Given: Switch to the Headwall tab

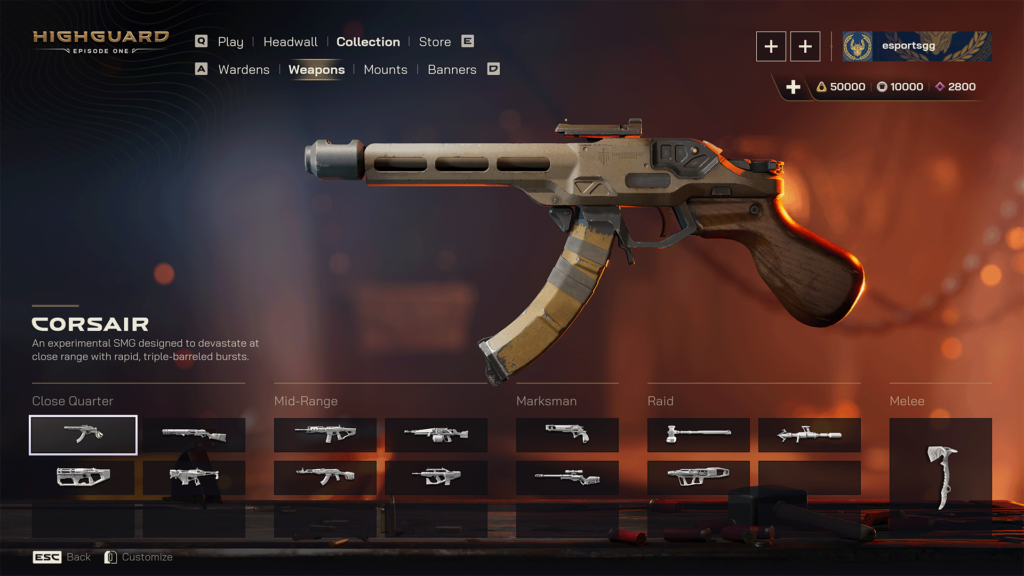Looking at the screenshot, I should click(x=290, y=42).
